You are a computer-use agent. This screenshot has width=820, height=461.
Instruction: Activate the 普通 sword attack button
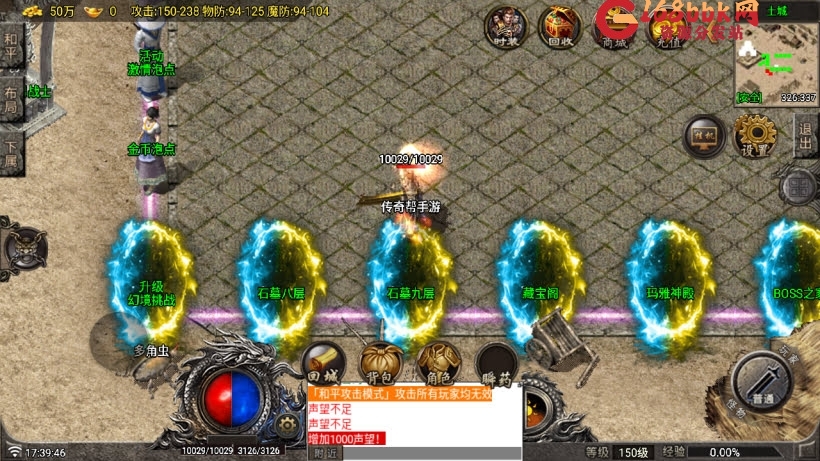coord(767,385)
